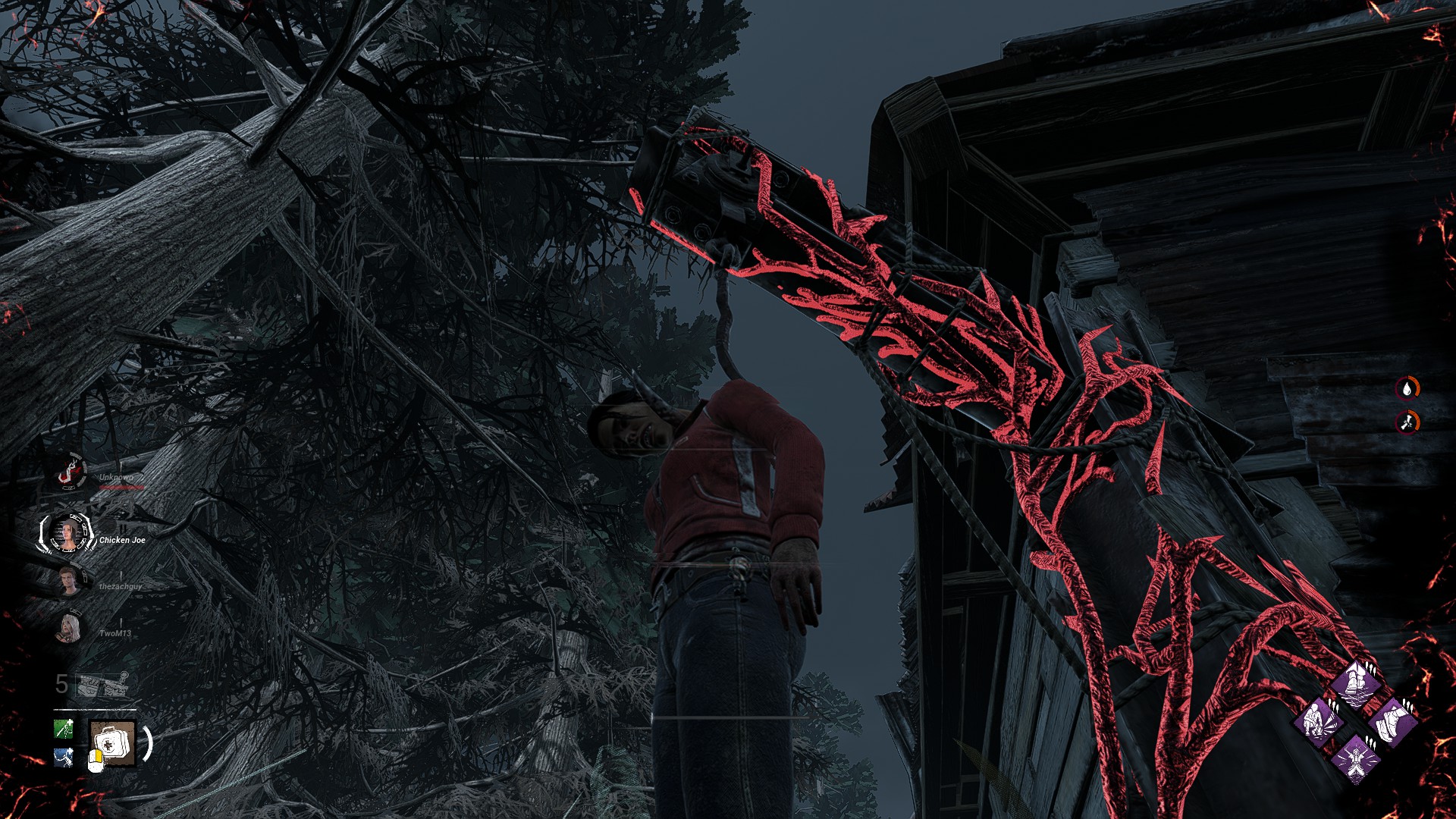The width and height of the screenshot is (1456, 819).
Task: Click the blood drop status effect icon
Action: coord(1407,389)
